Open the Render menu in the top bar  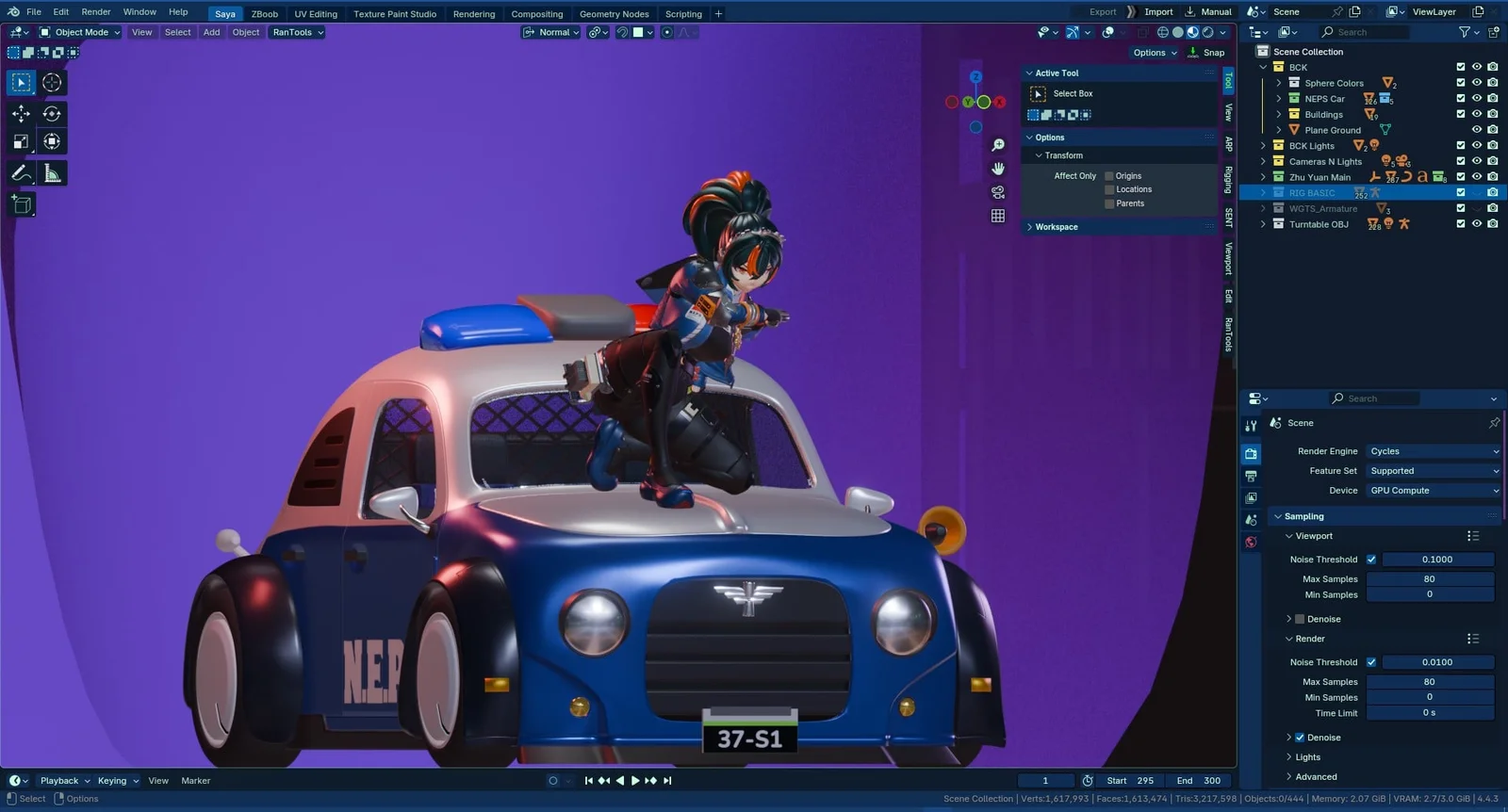[x=95, y=11]
